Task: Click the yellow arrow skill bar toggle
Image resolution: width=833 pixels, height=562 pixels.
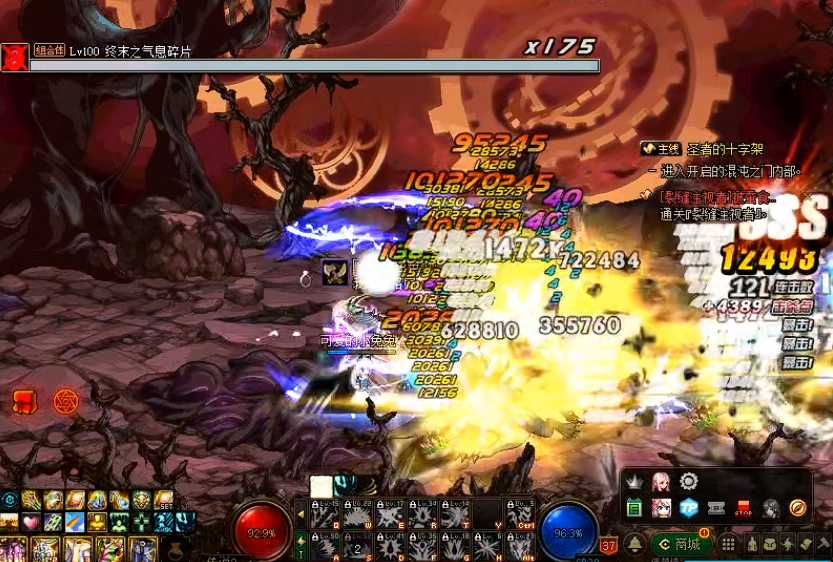Action: coord(301,515)
